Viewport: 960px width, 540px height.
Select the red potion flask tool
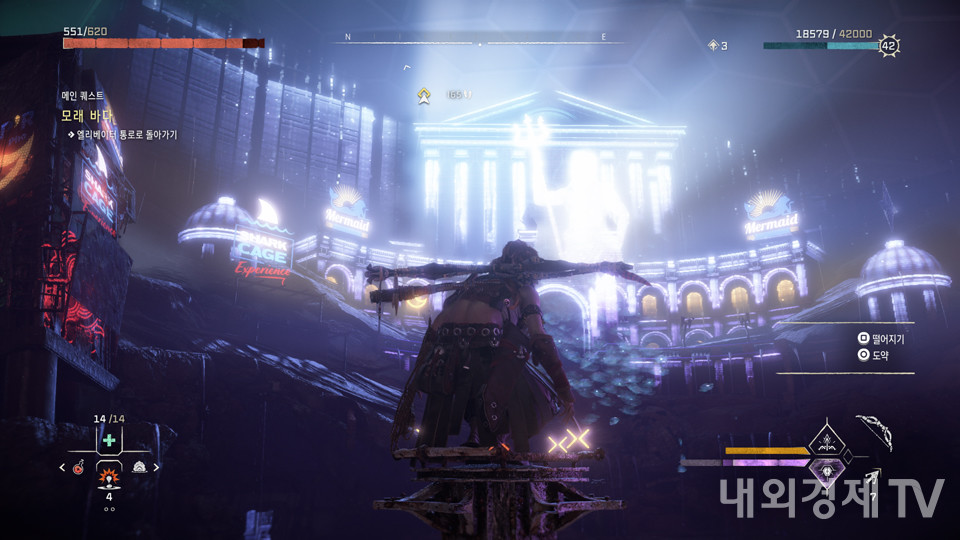tap(78, 467)
